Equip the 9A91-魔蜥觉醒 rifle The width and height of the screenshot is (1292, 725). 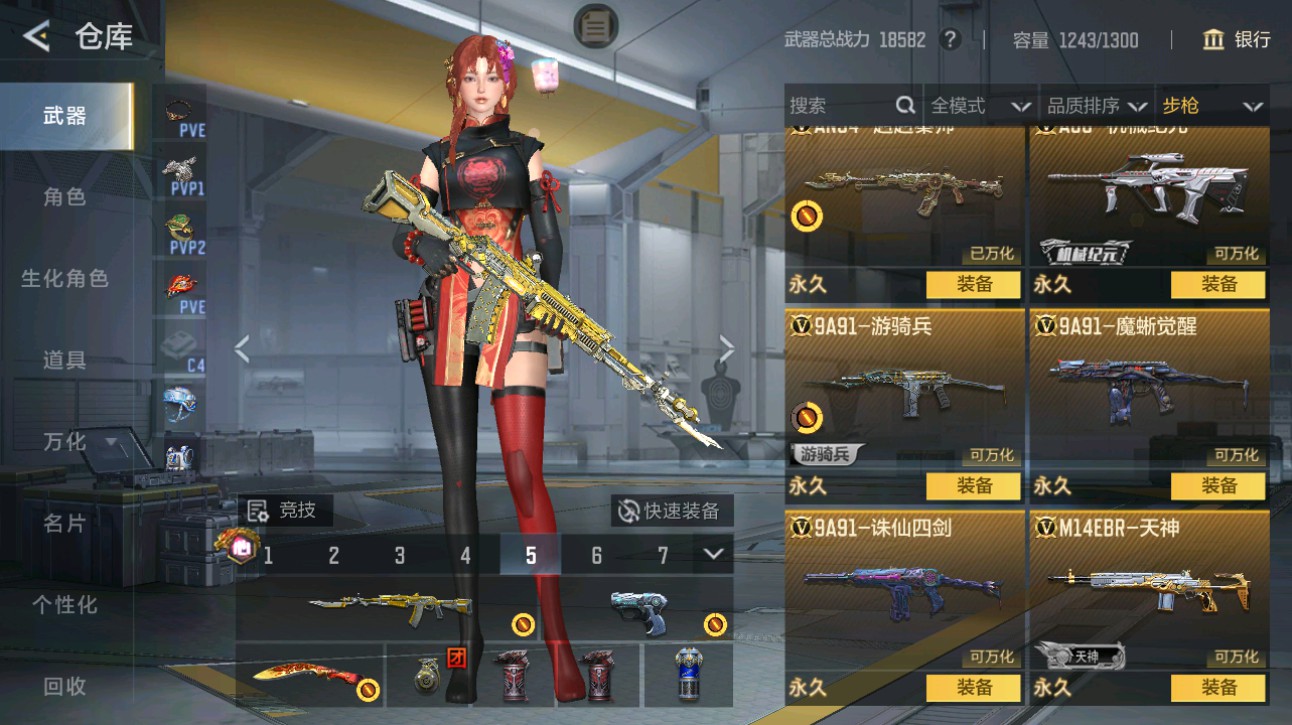(x=1218, y=486)
